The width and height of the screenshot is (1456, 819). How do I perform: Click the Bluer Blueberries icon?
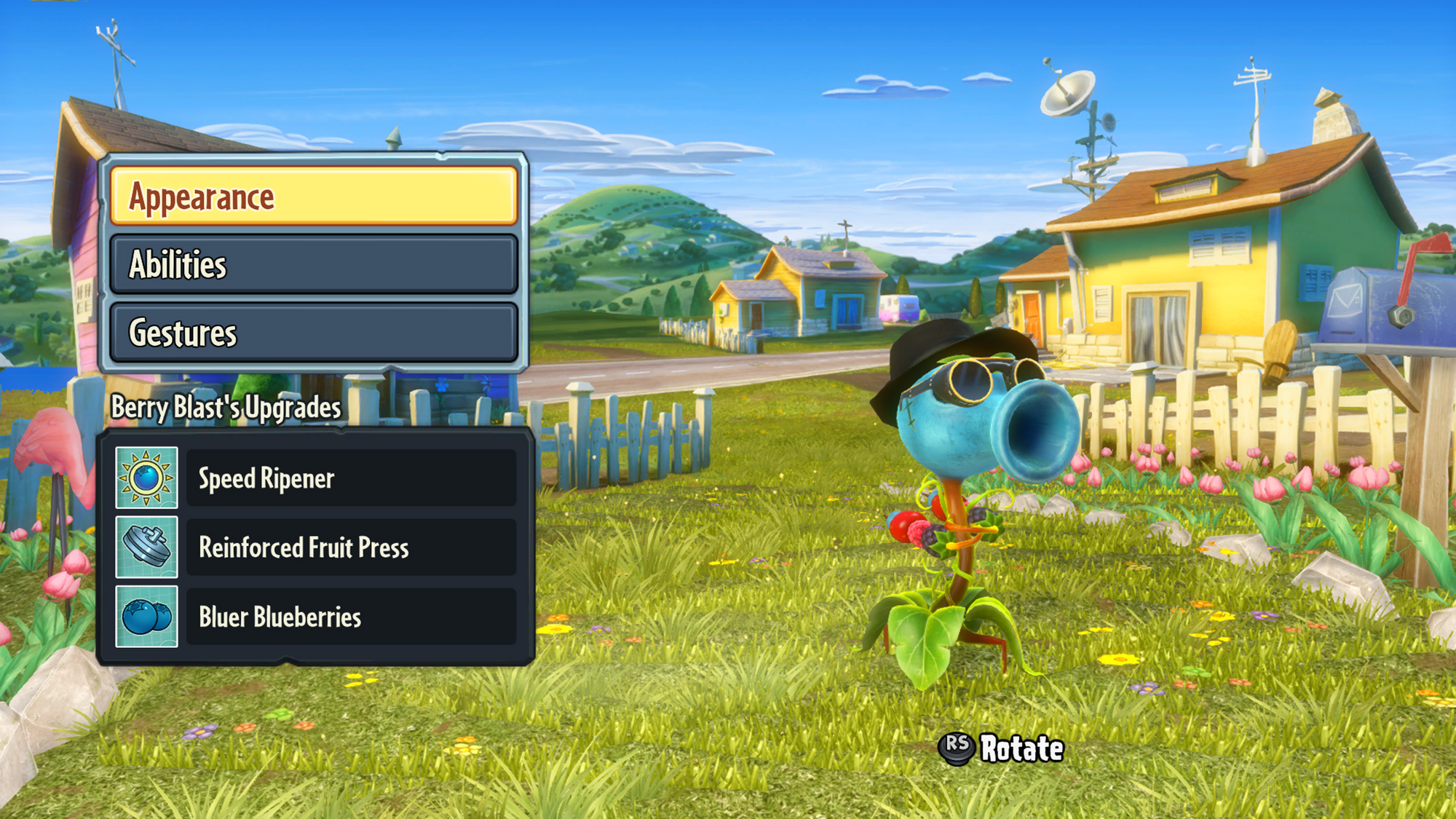point(147,617)
